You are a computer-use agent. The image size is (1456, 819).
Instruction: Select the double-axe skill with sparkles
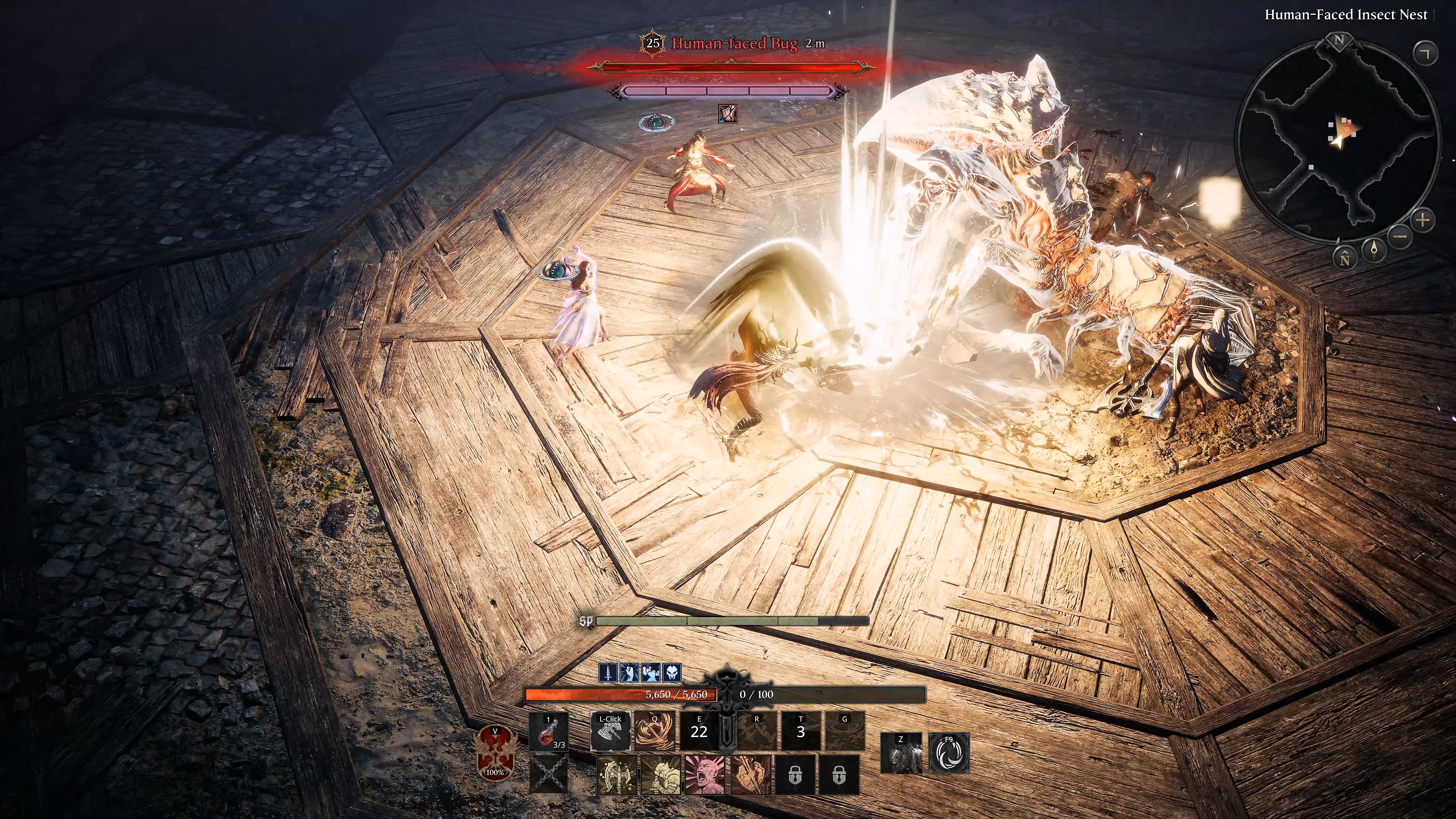[617, 775]
